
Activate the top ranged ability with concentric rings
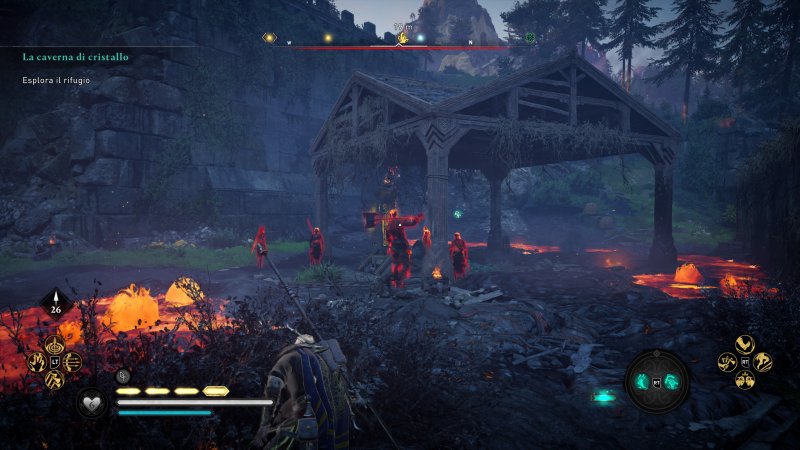point(56,343)
